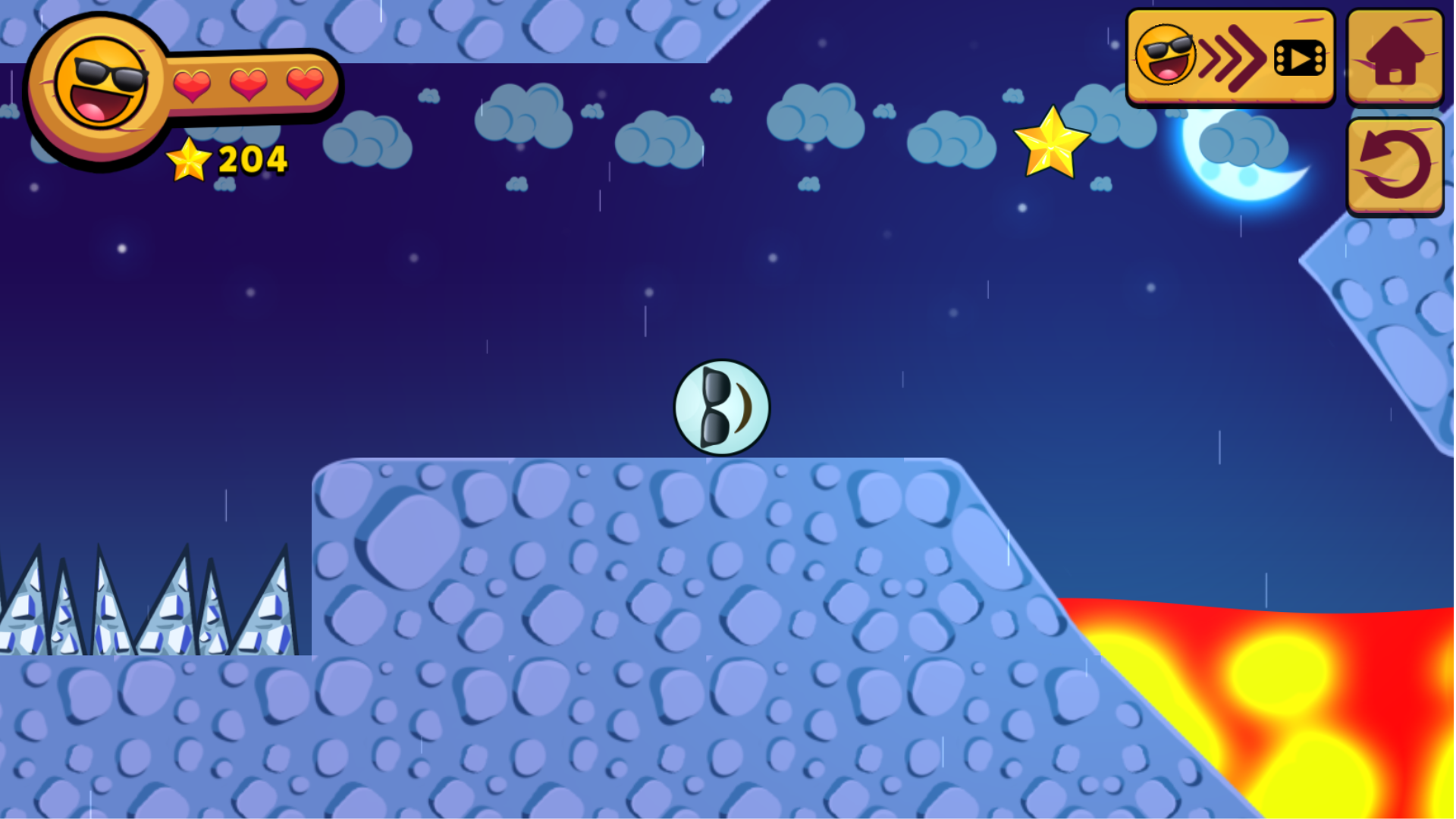Click the collectible gold star near the moon

[x=1050, y=146]
